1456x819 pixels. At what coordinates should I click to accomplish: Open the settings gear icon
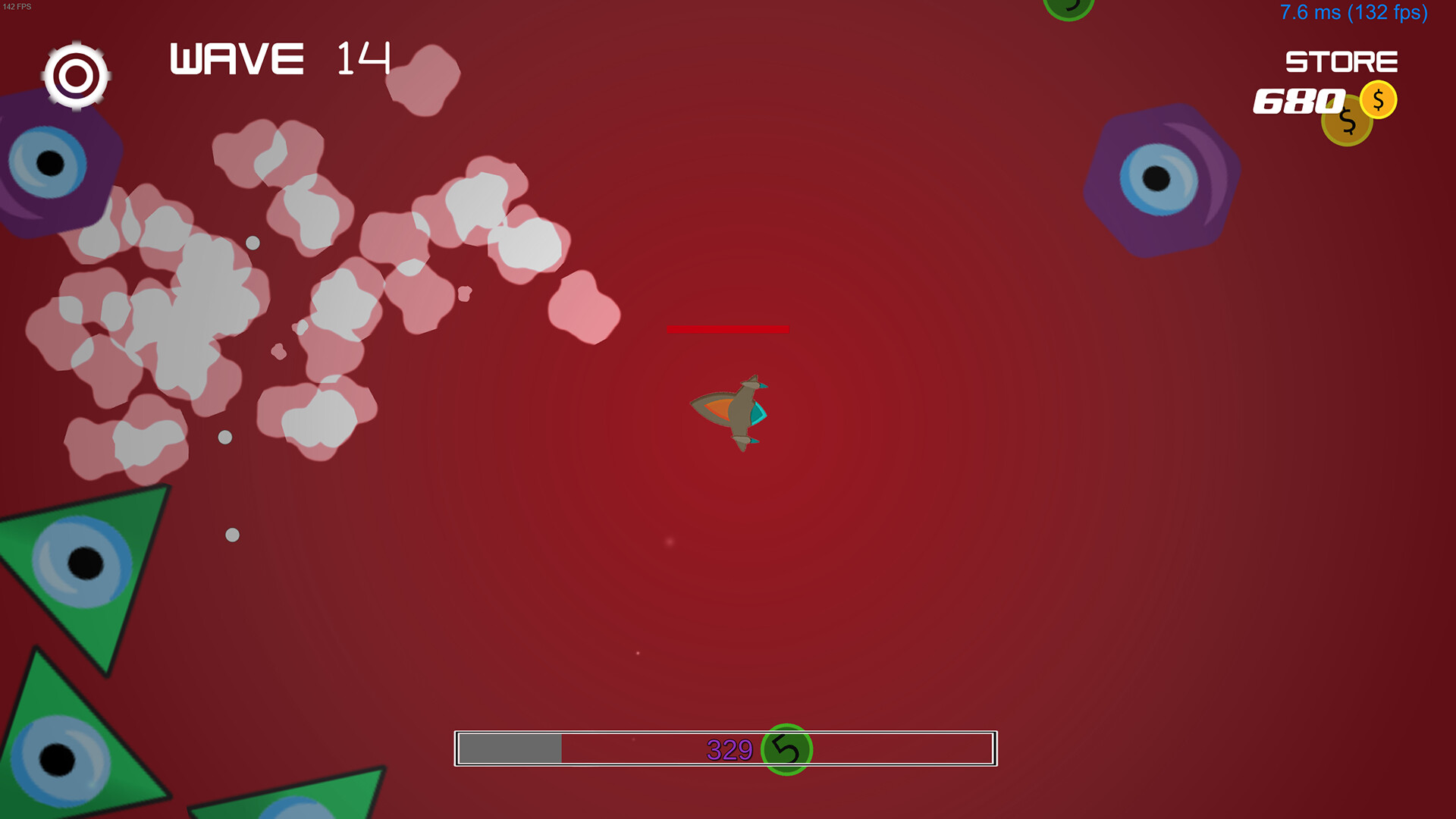[76, 75]
